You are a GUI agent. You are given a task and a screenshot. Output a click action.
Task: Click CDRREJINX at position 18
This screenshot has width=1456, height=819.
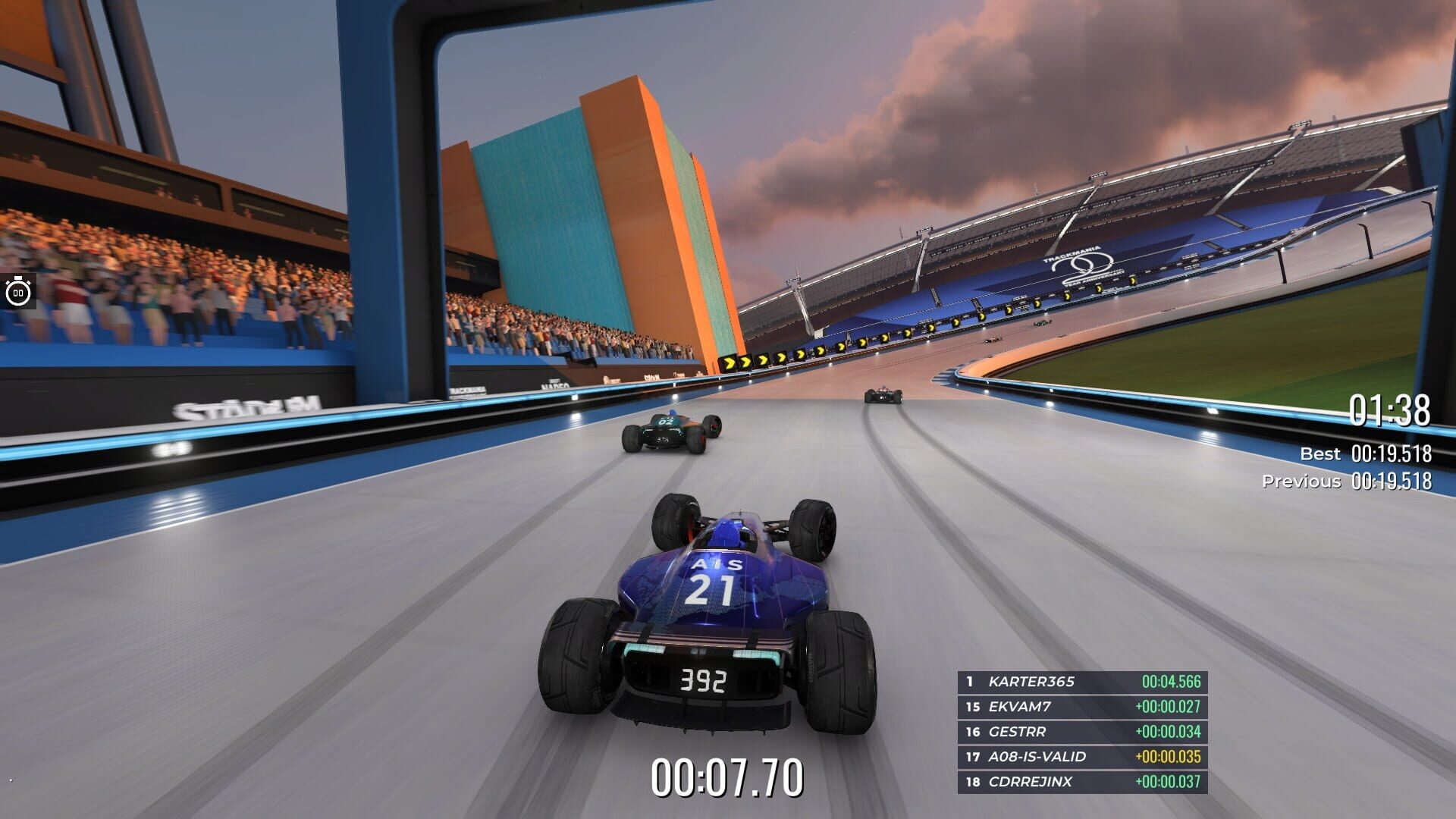[1031, 780]
